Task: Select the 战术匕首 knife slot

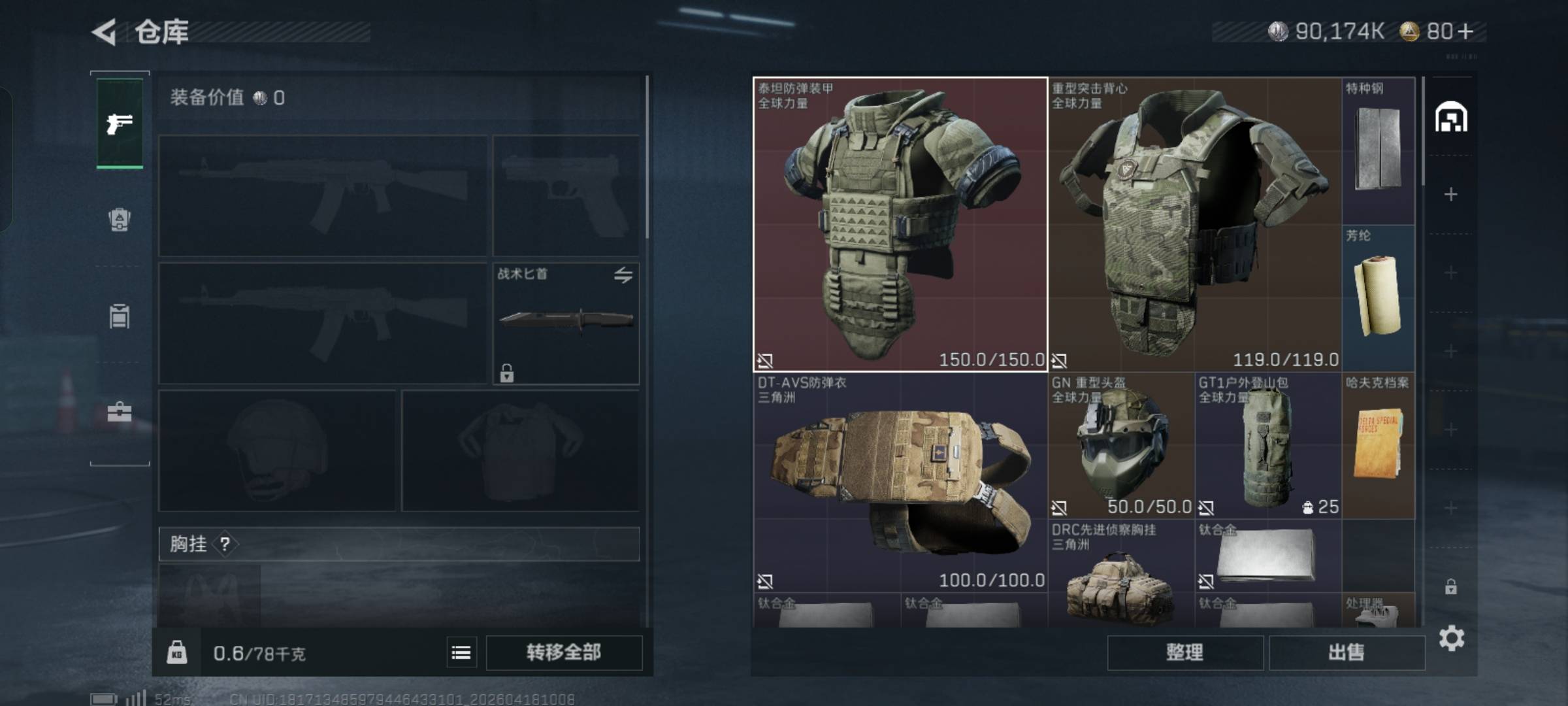Action: [x=566, y=323]
